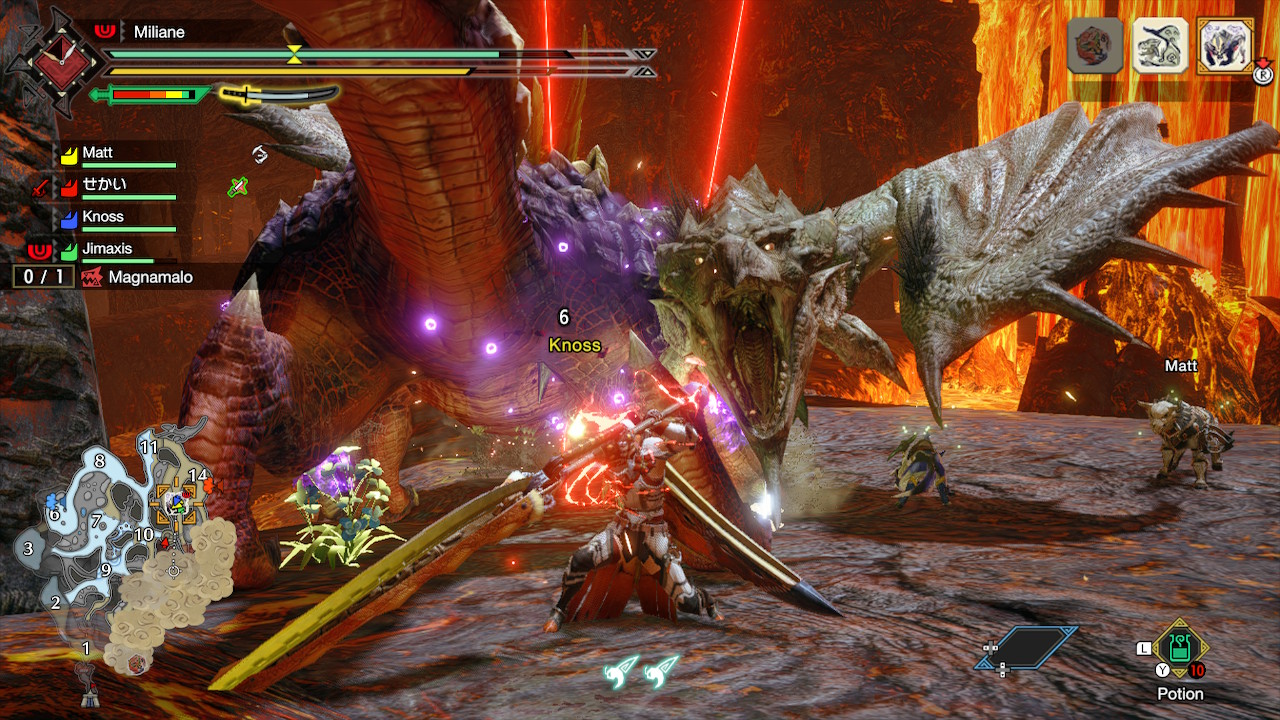Image resolution: width=1280 pixels, height=720 pixels.
Task: Click the wirebug charge icons
Action: coord(641,671)
